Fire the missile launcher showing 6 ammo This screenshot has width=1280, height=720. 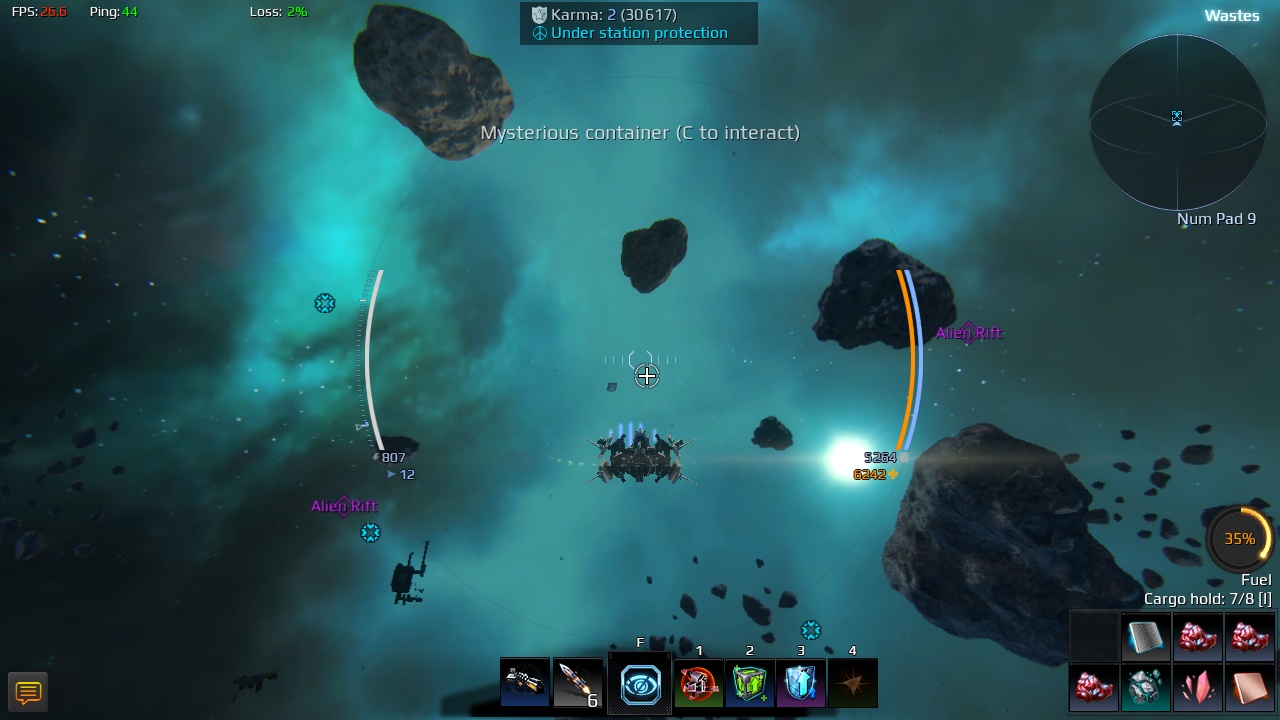577,683
